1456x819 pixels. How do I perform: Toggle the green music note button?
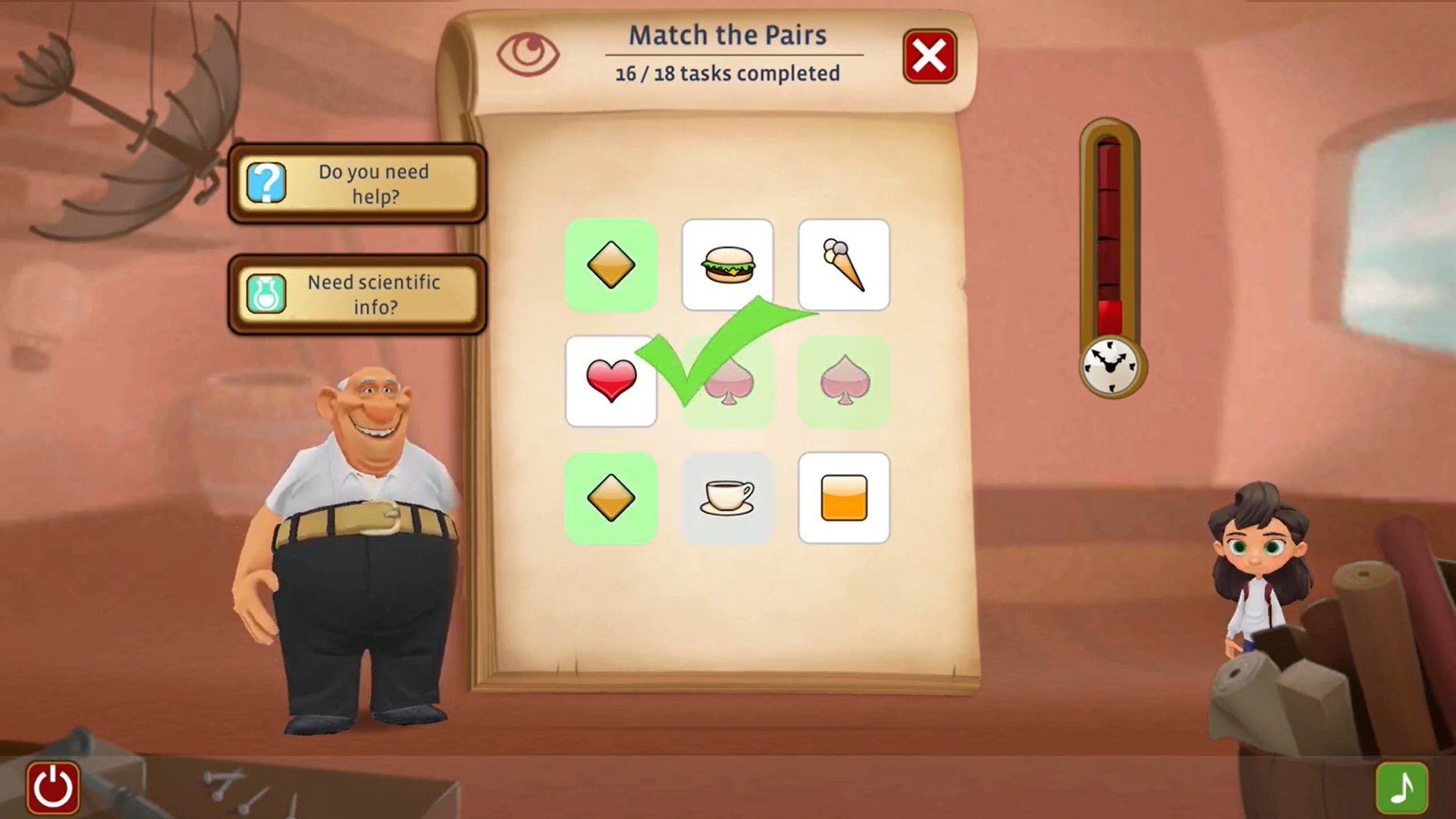pyautogui.click(x=1401, y=787)
